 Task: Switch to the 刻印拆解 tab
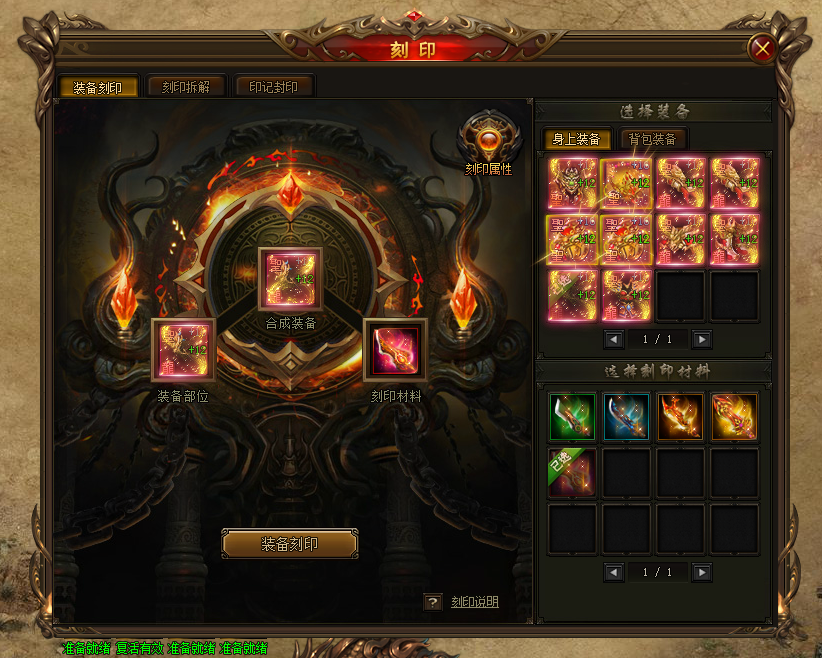pyautogui.click(x=186, y=87)
